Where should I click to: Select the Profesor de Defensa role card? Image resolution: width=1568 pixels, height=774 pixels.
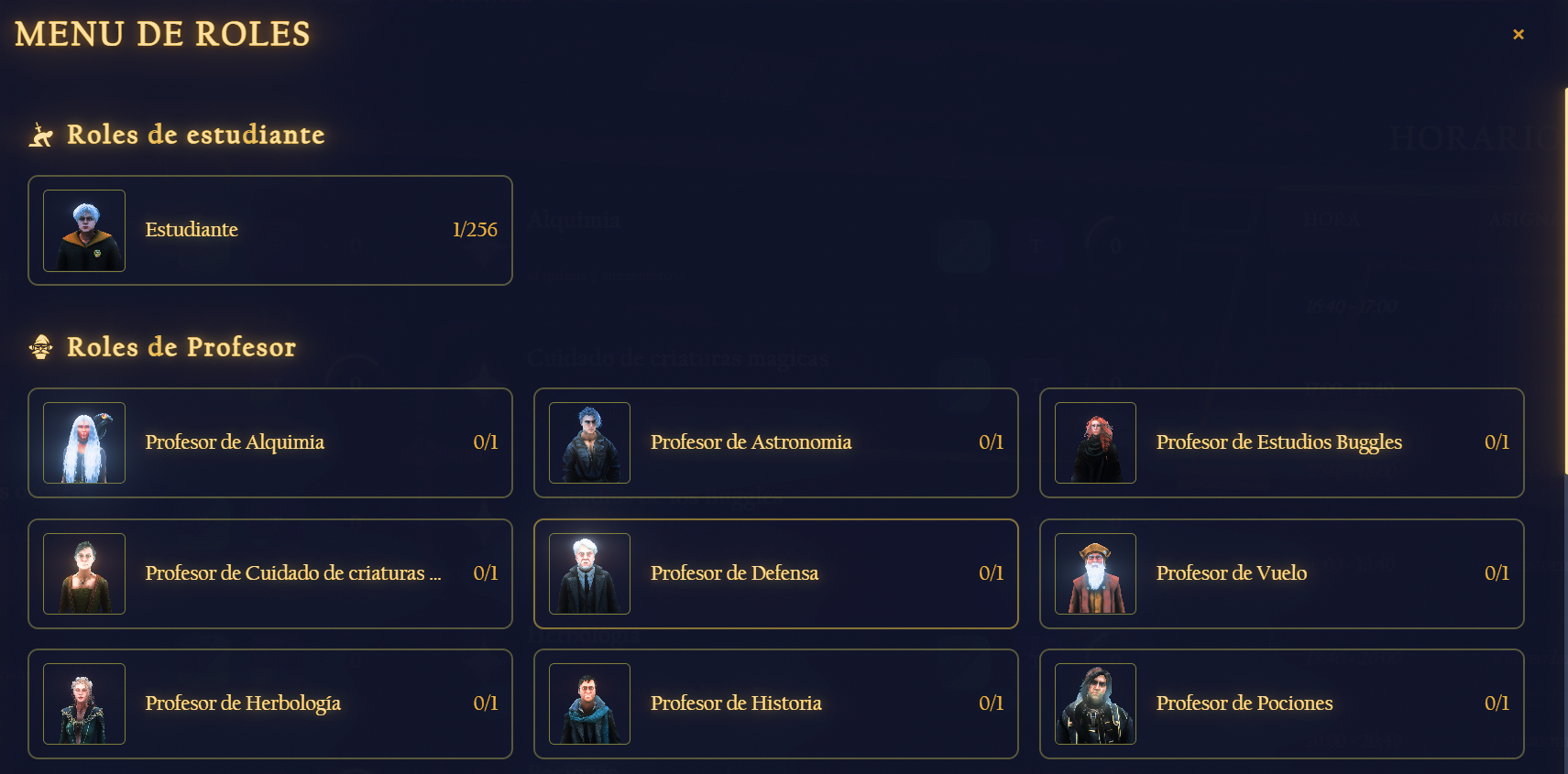coord(776,573)
